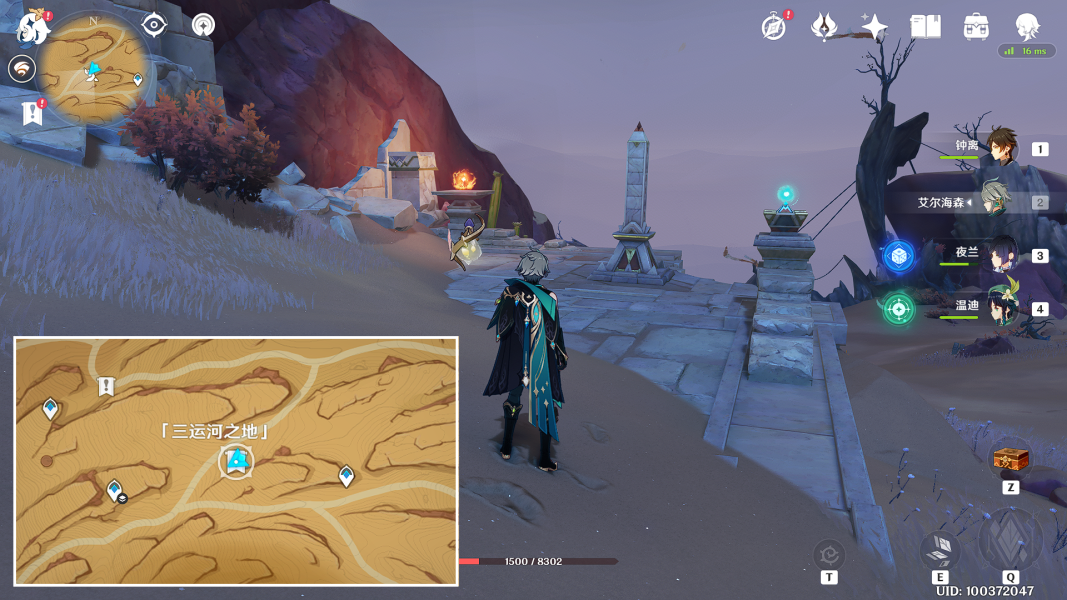Select the exclamation quest marker on map inset
Image resolution: width=1067 pixels, height=600 pixels.
[106, 386]
